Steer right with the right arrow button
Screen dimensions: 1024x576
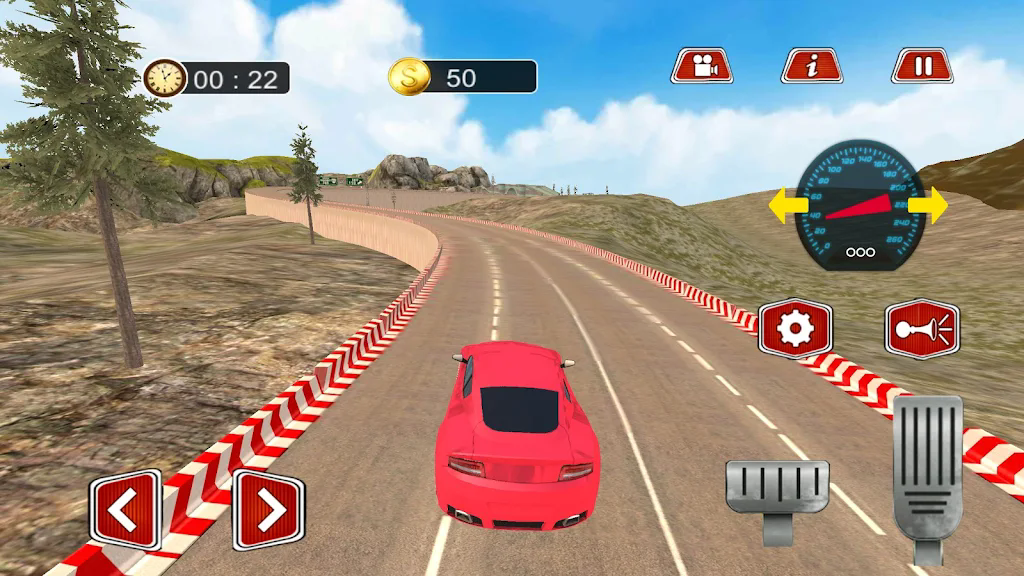(x=268, y=510)
